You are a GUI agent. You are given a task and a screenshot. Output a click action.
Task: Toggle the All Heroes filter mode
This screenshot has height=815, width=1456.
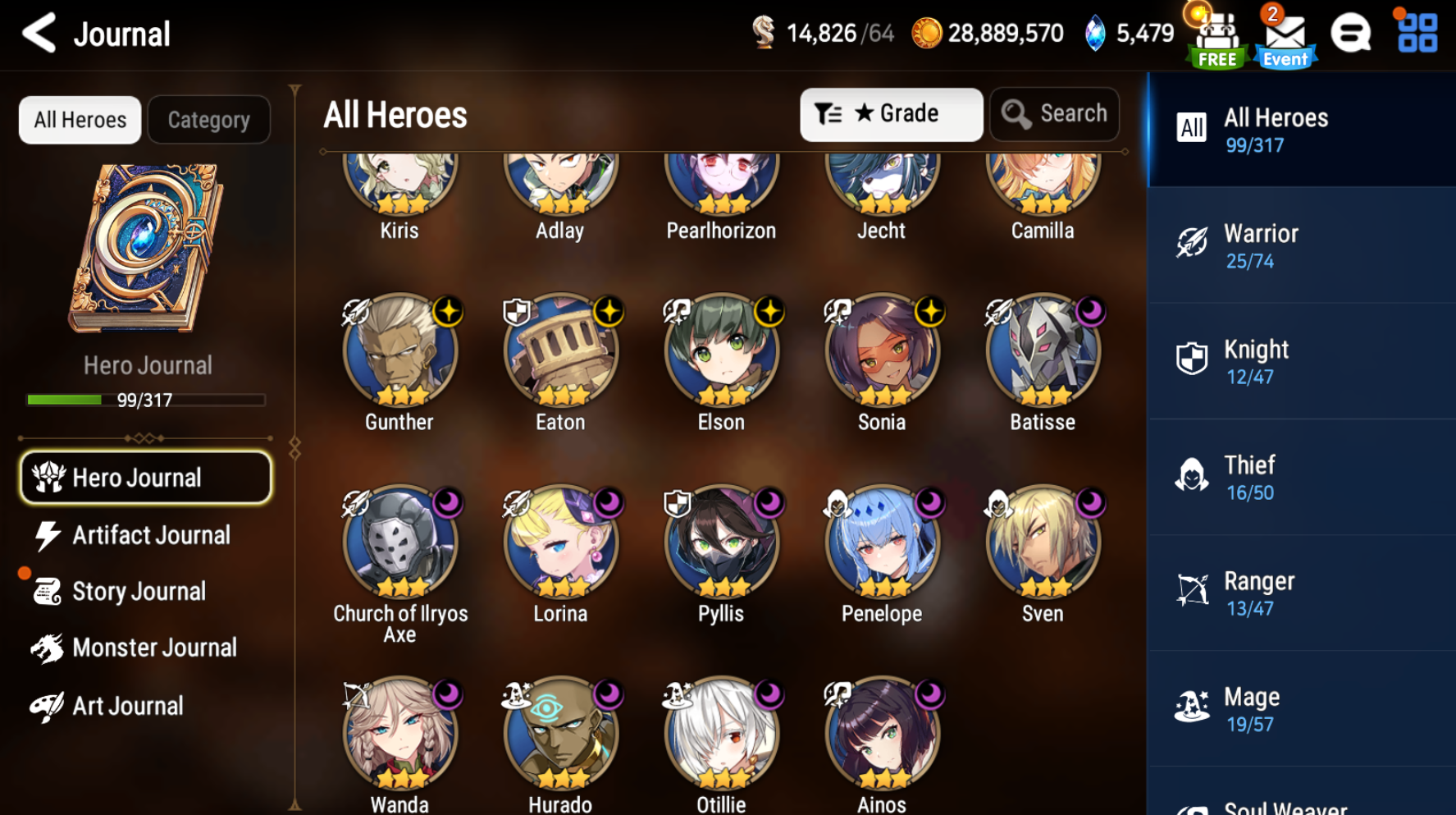click(79, 120)
